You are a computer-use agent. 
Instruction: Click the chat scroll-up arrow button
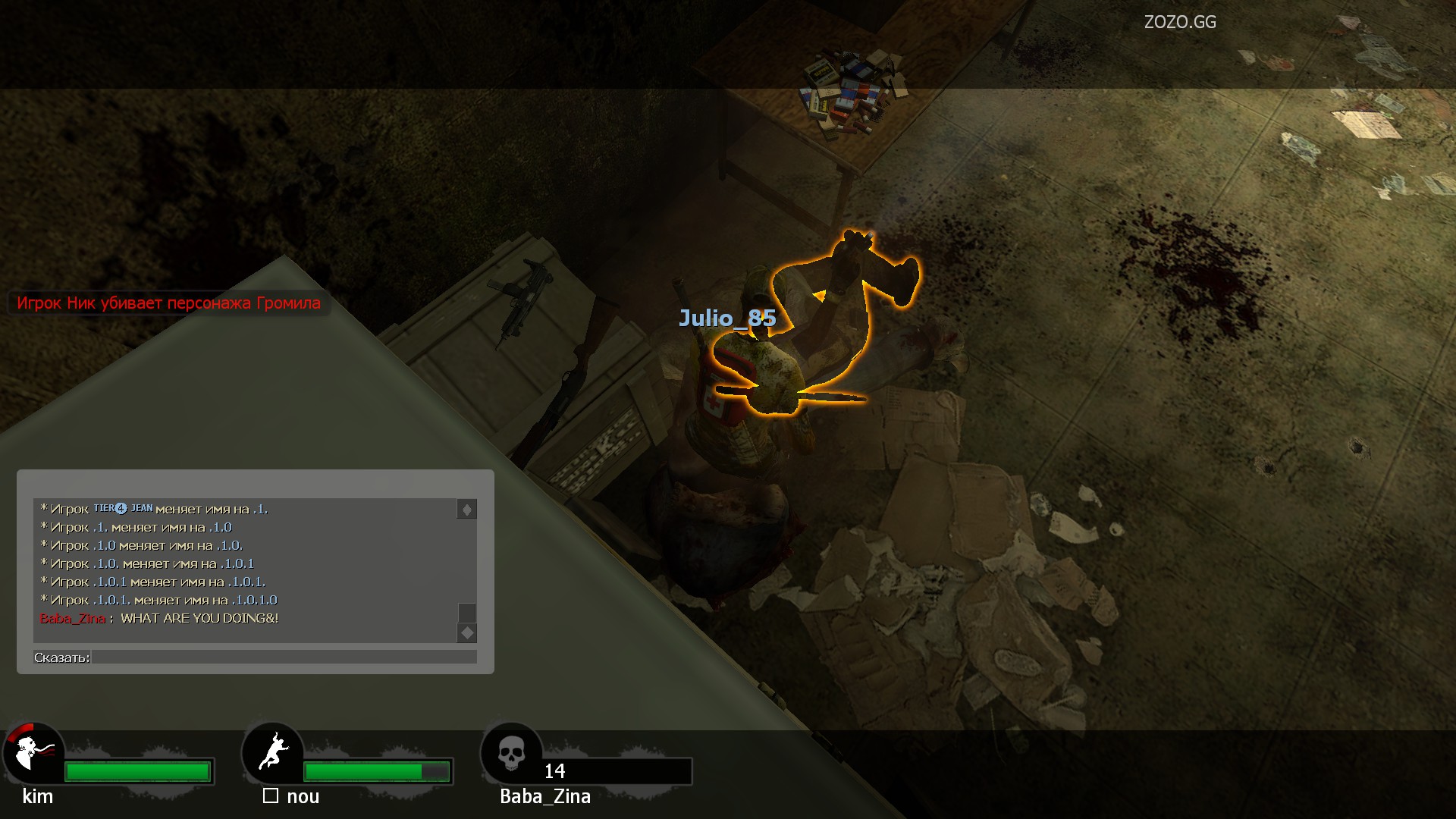coord(467,510)
